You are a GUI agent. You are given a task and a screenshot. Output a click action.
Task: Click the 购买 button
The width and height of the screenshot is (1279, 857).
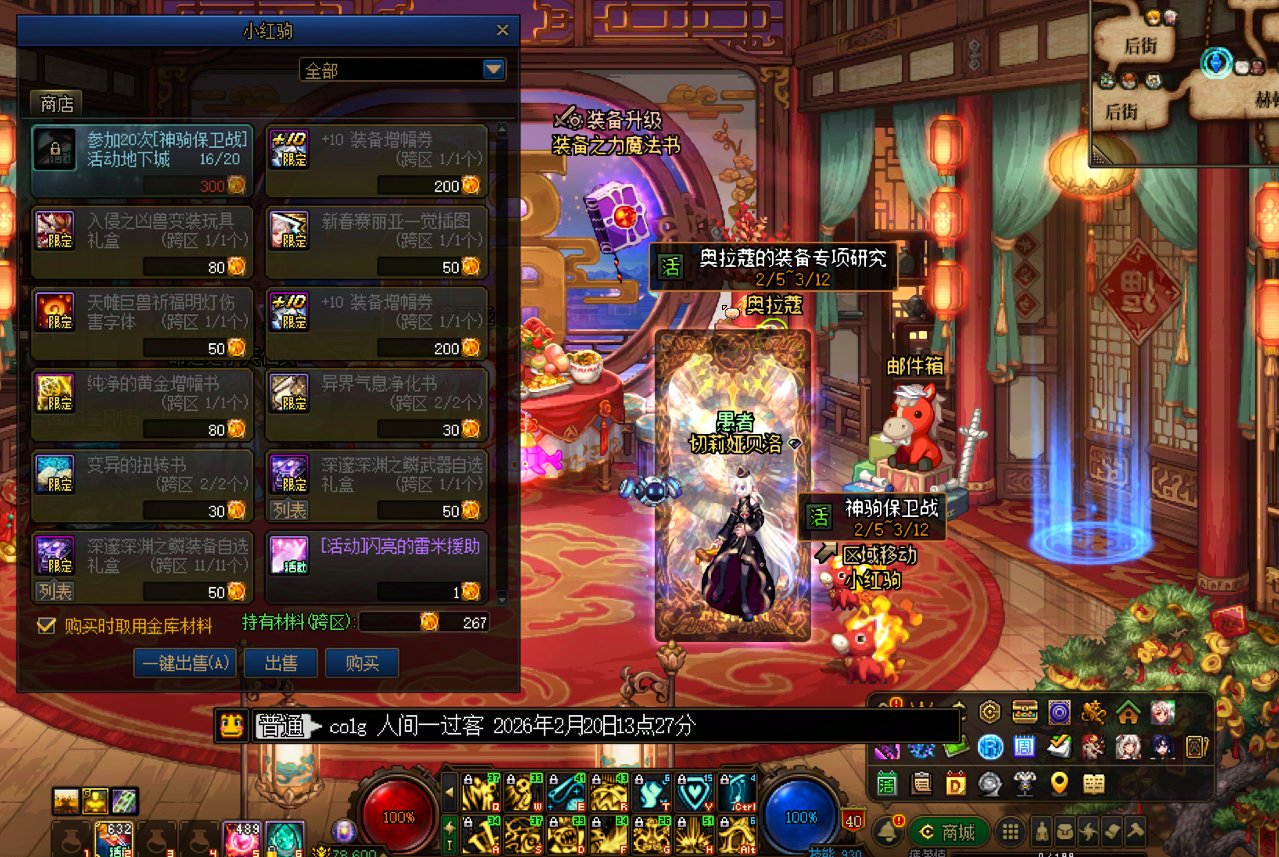(361, 663)
